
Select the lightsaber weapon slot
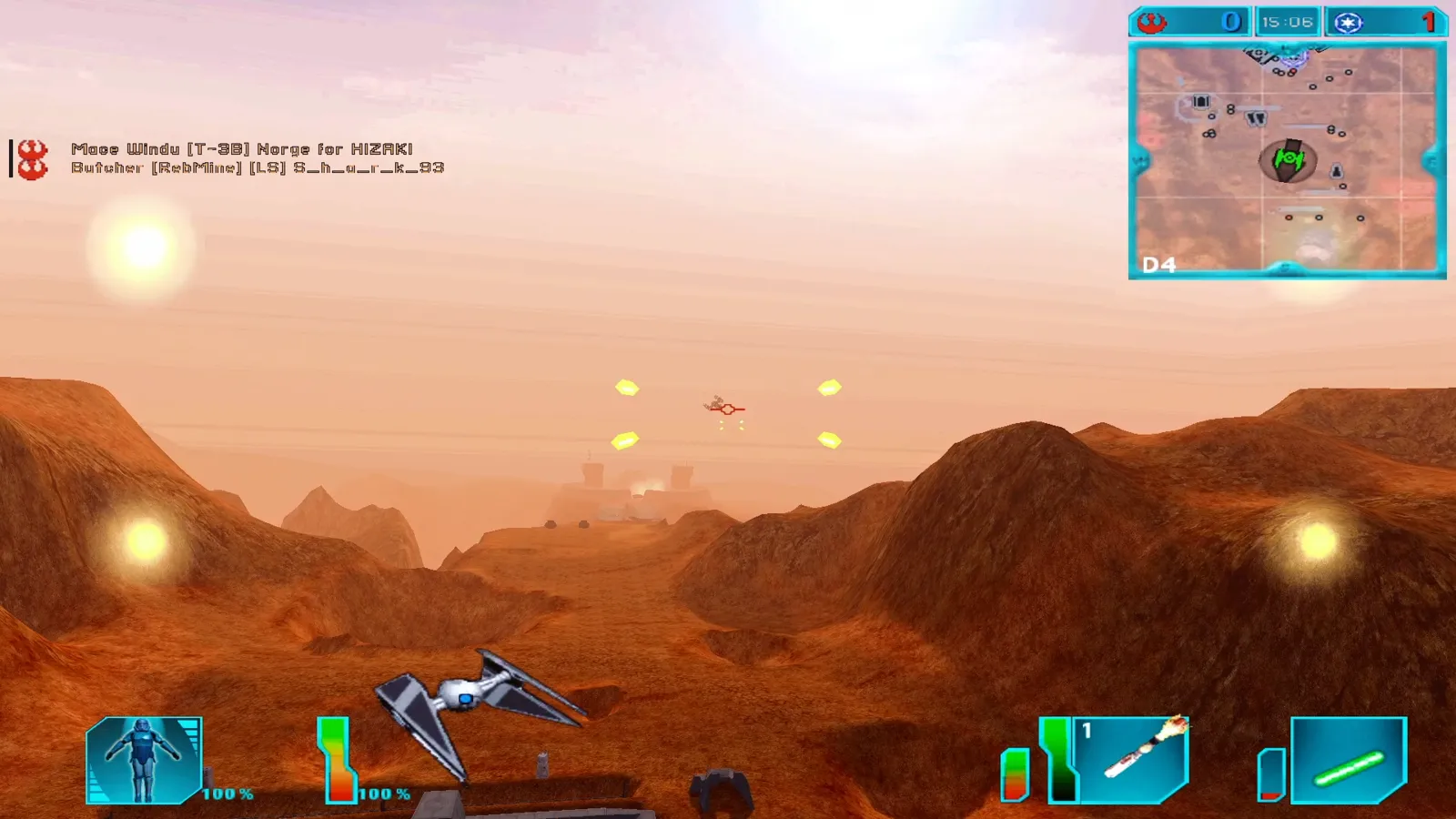point(1135,758)
